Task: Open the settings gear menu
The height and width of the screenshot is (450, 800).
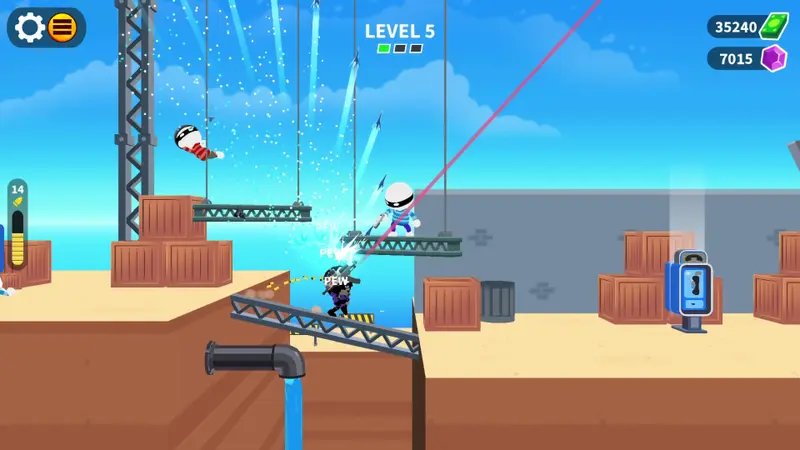Action: [x=30, y=27]
